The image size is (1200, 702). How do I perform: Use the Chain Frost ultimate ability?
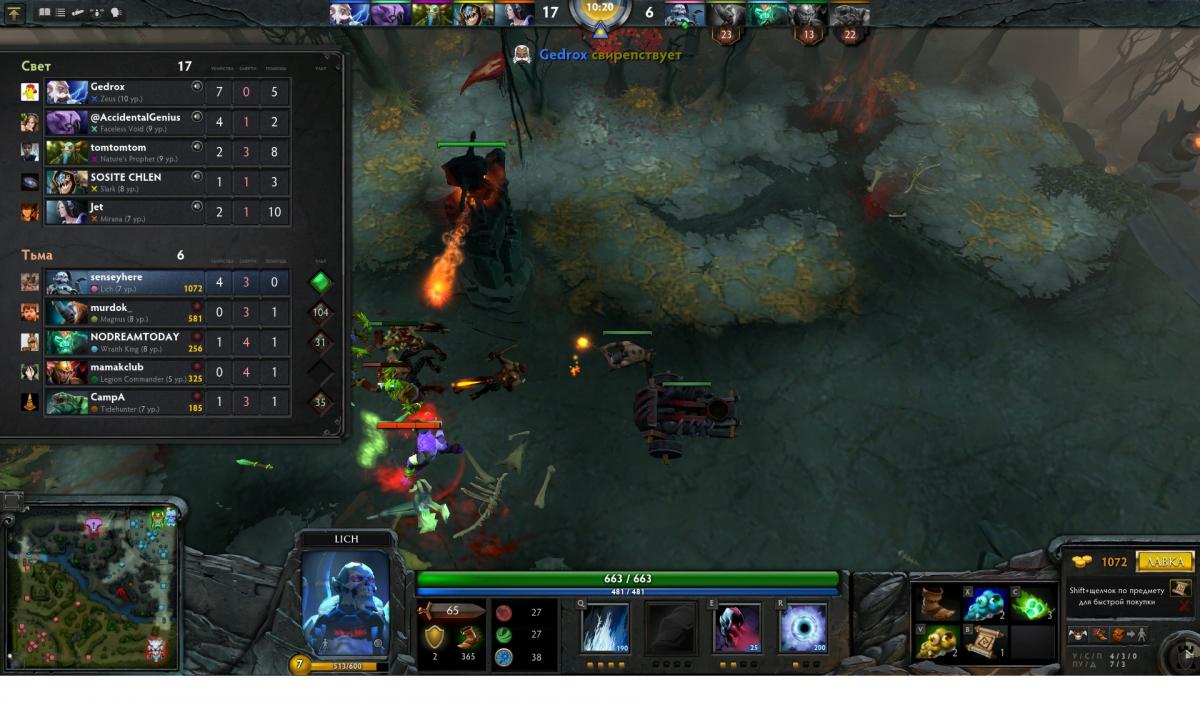coord(803,628)
